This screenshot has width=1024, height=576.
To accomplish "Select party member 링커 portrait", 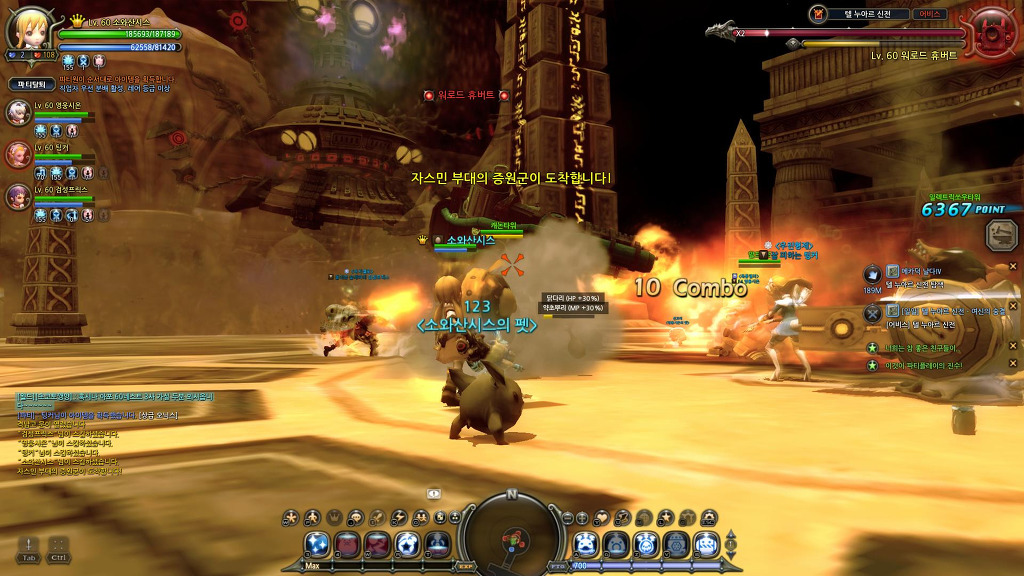I will tap(19, 154).
